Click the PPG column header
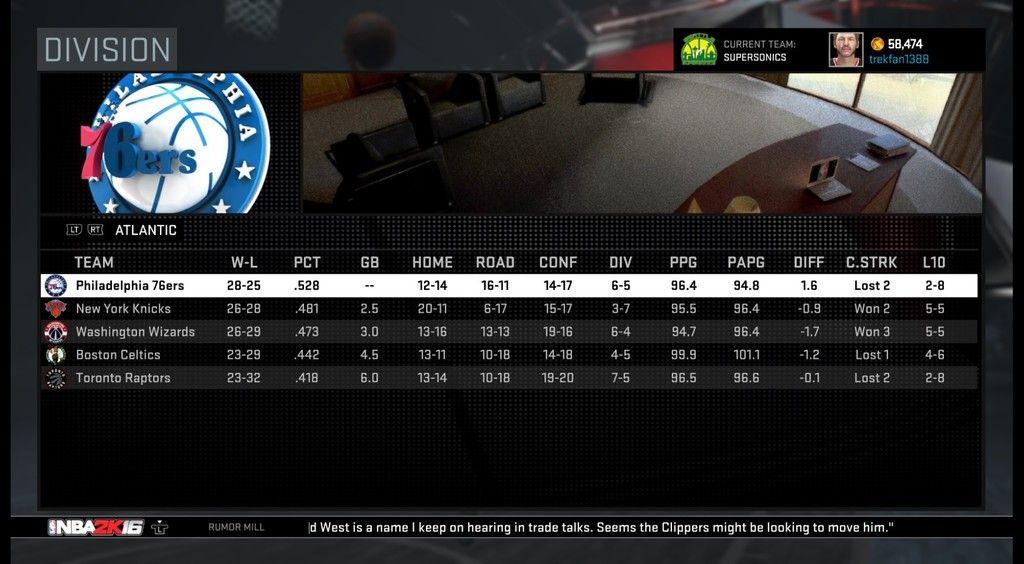 [683, 263]
